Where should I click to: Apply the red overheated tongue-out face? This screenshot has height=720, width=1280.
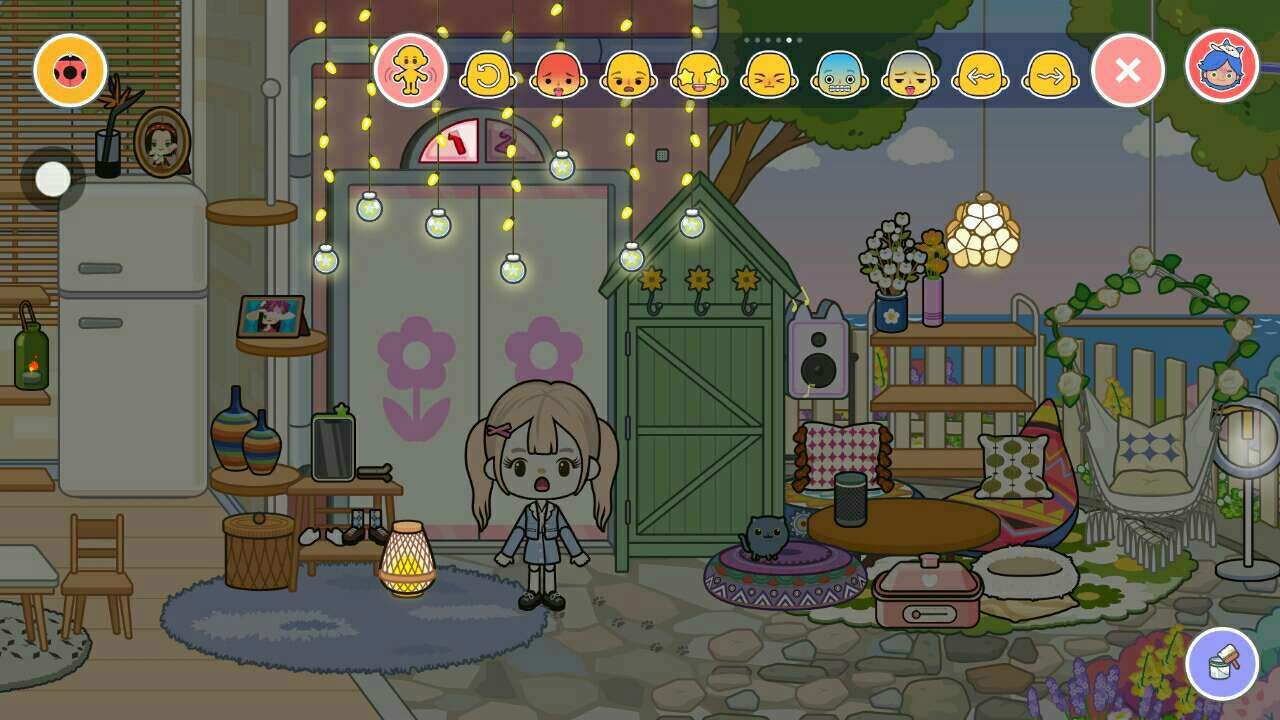pos(559,74)
